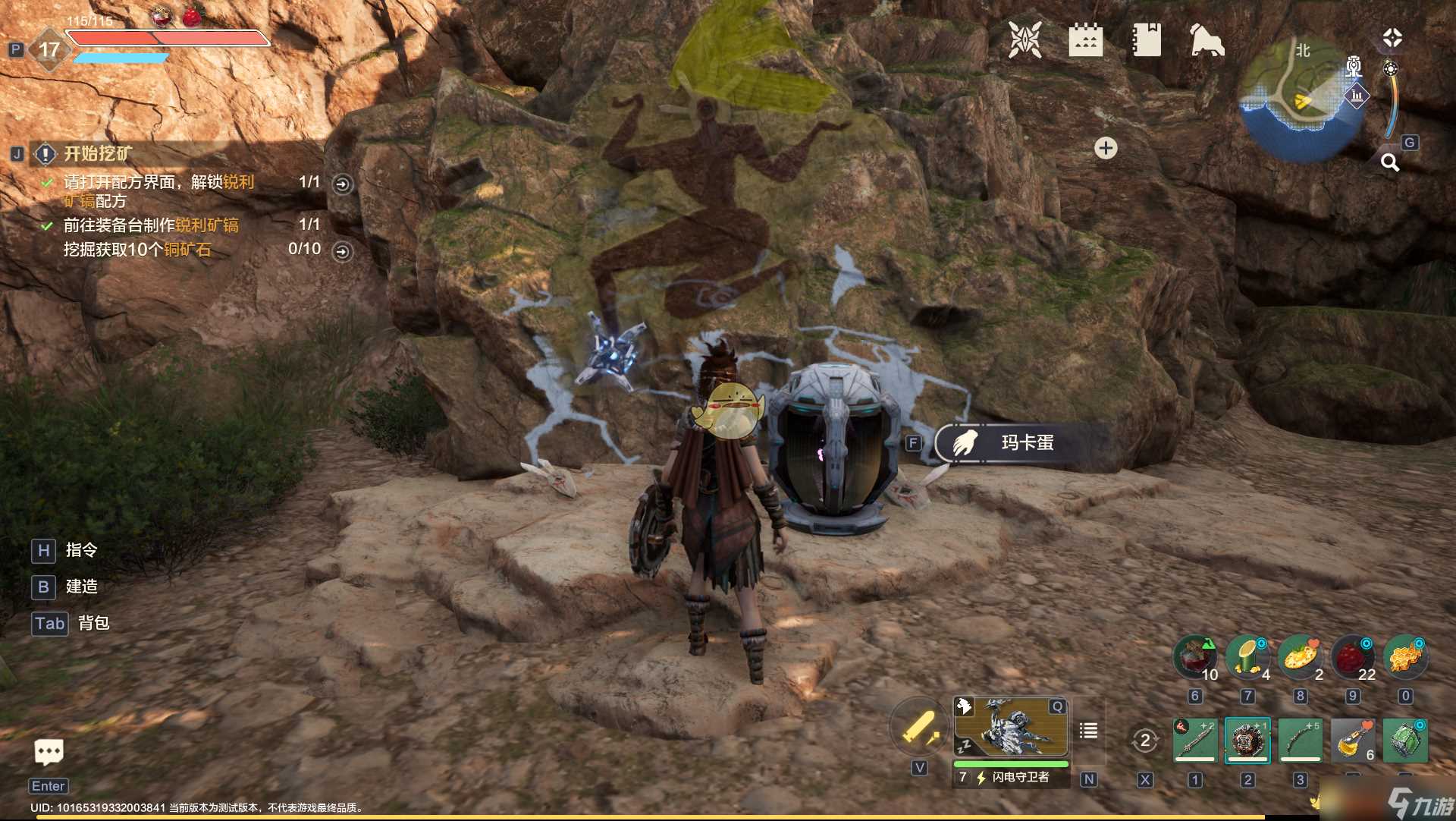Open the bookmarked journal notebook
The height and width of the screenshot is (821, 1456).
tap(1147, 40)
